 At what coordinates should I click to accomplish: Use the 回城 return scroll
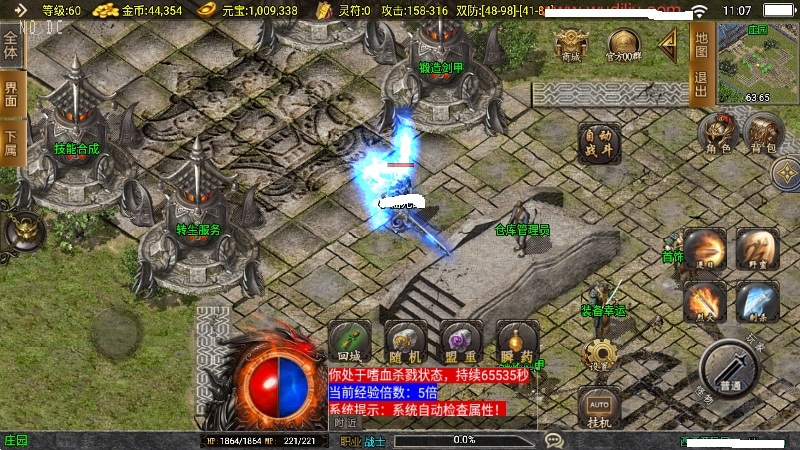349,341
